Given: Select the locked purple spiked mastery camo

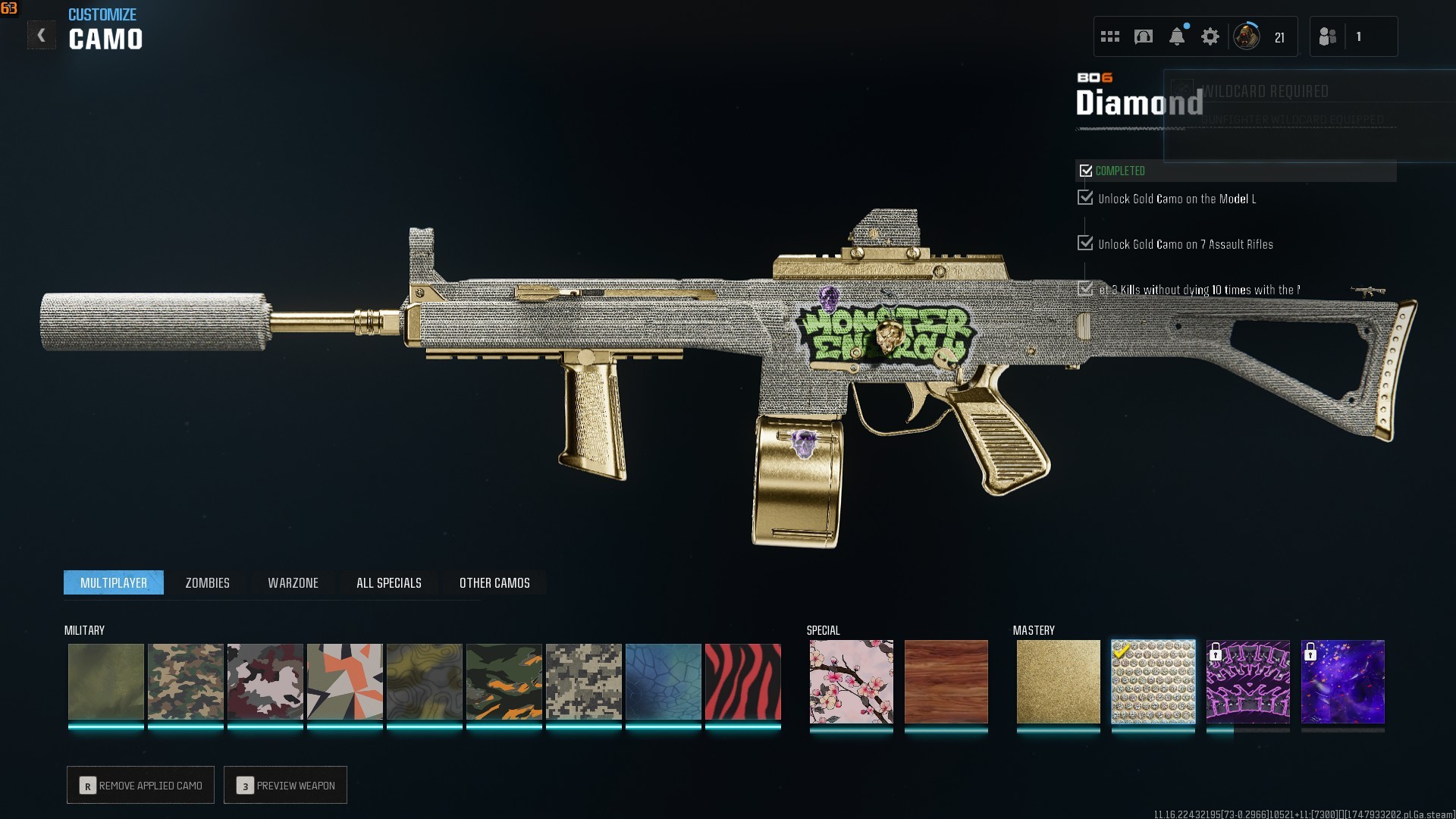Looking at the screenshot, I should (x=1247, y=681).
